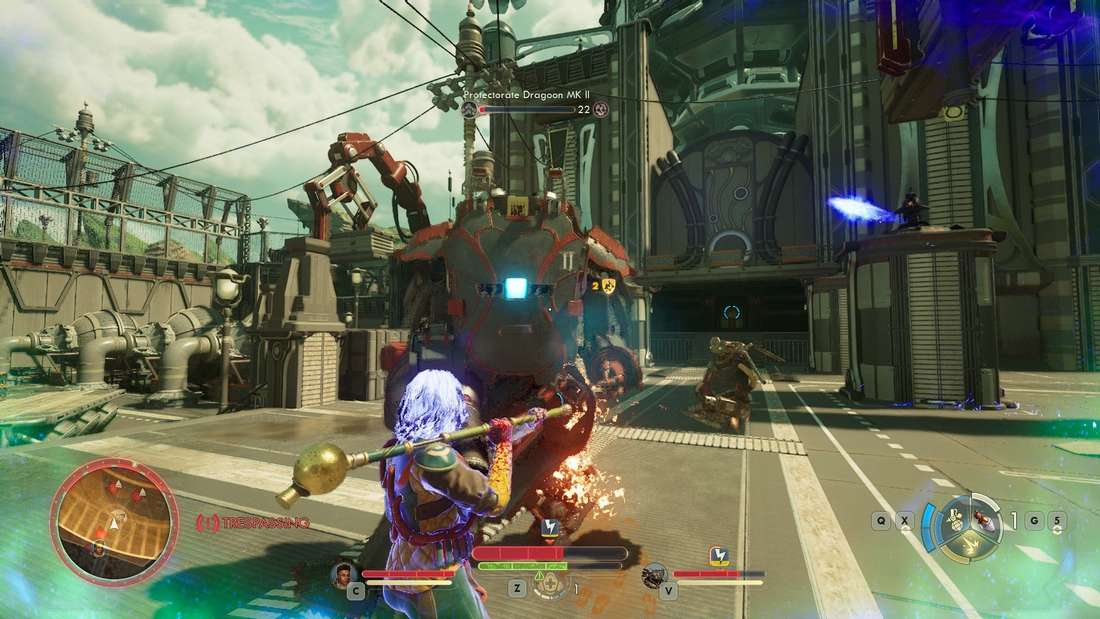Click the lightning status icon above player health
The width and height of the screenshot is (1100, 619).
click(549, 527)
